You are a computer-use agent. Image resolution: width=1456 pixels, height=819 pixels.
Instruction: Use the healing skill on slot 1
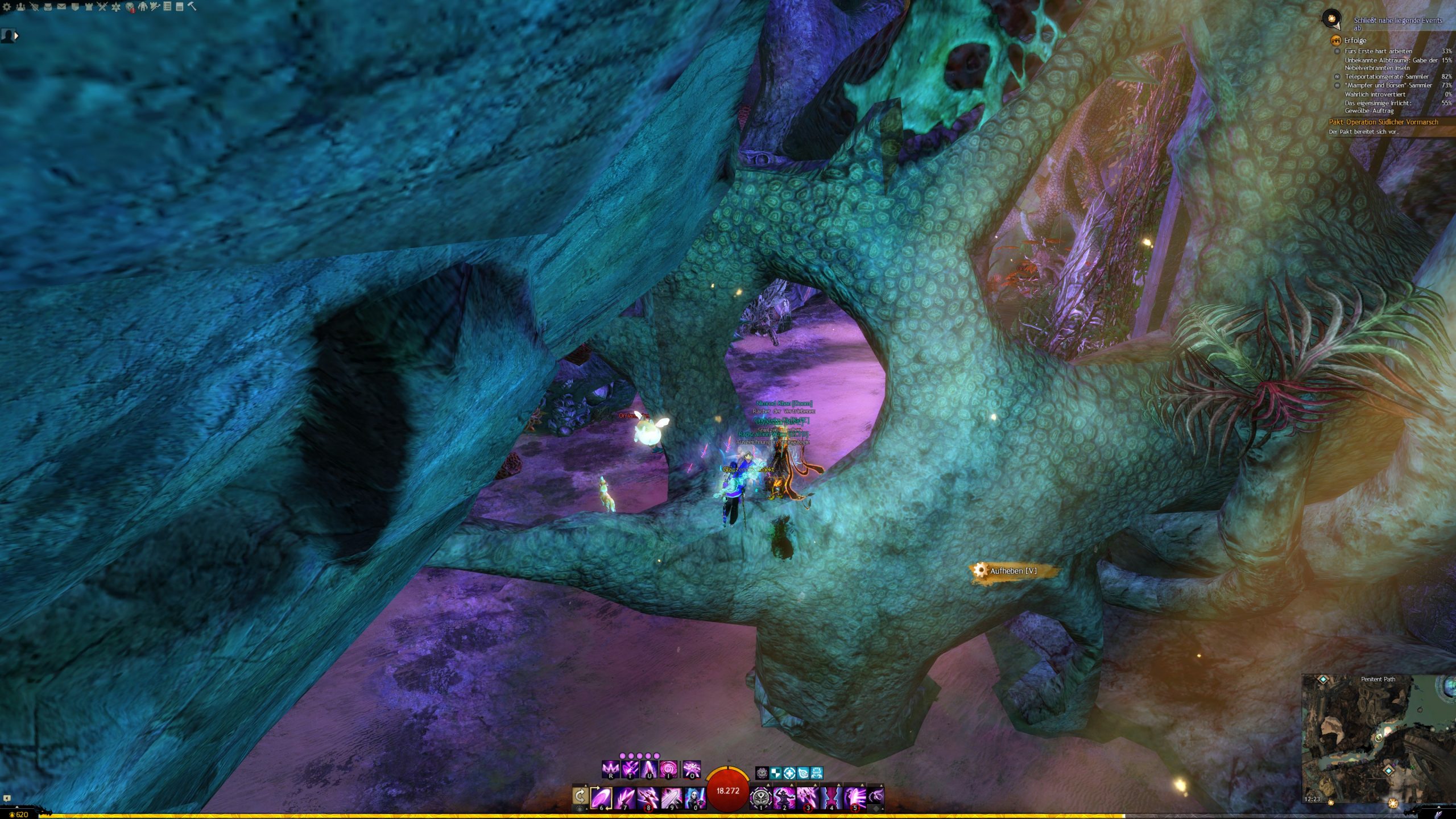(760, 797)
